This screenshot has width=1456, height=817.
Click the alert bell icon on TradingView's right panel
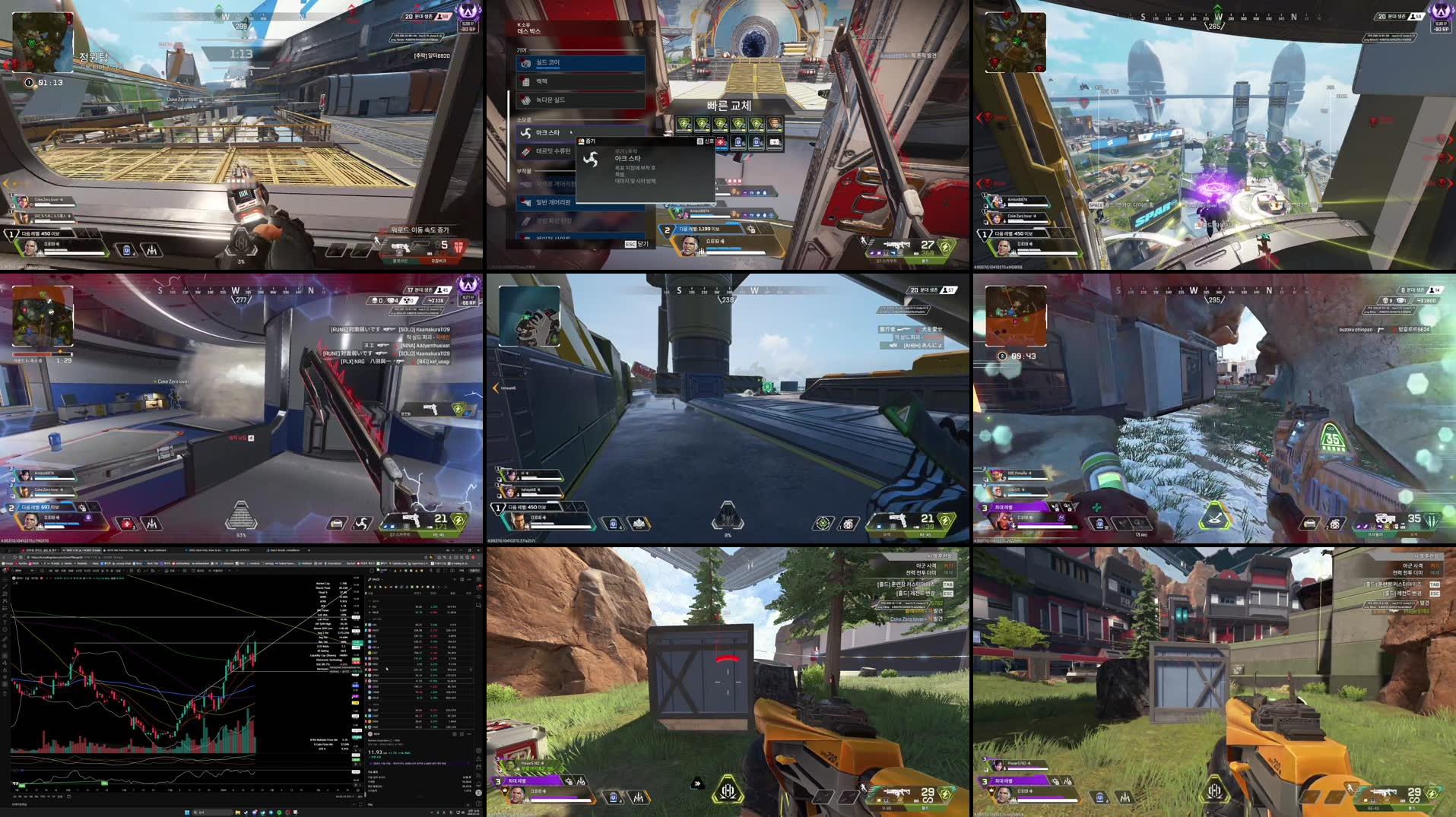point(481,587)
